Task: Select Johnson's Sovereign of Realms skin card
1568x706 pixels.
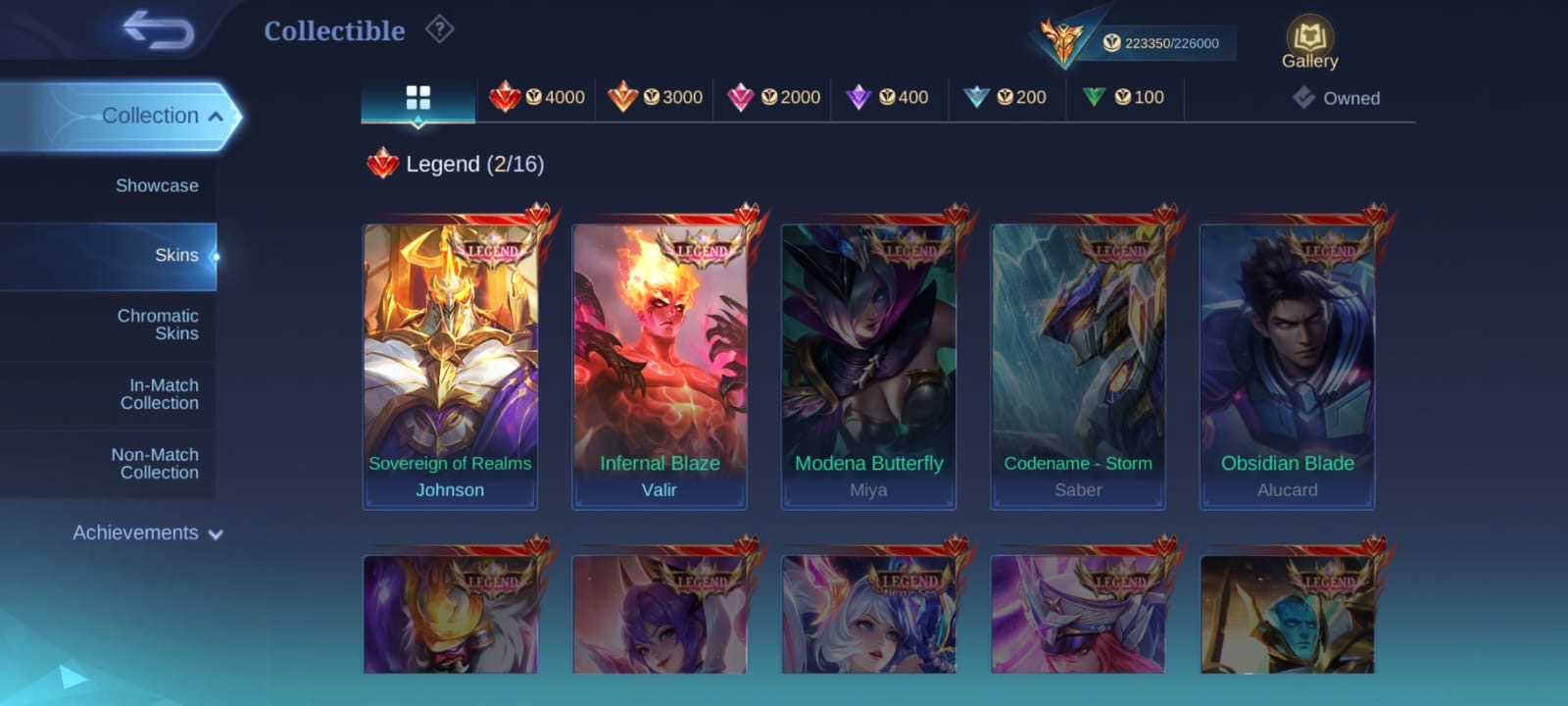Action: pos(450,366)
